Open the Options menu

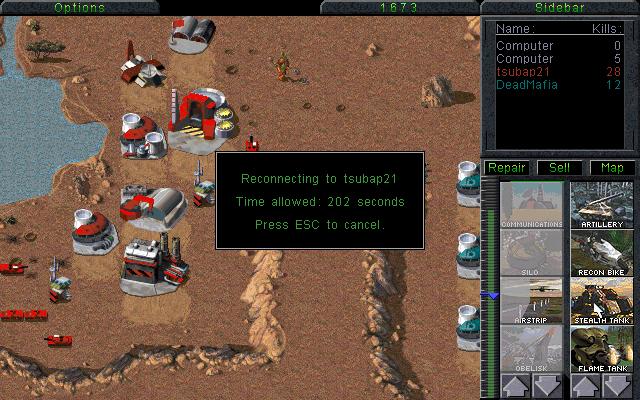coord(79,7)
